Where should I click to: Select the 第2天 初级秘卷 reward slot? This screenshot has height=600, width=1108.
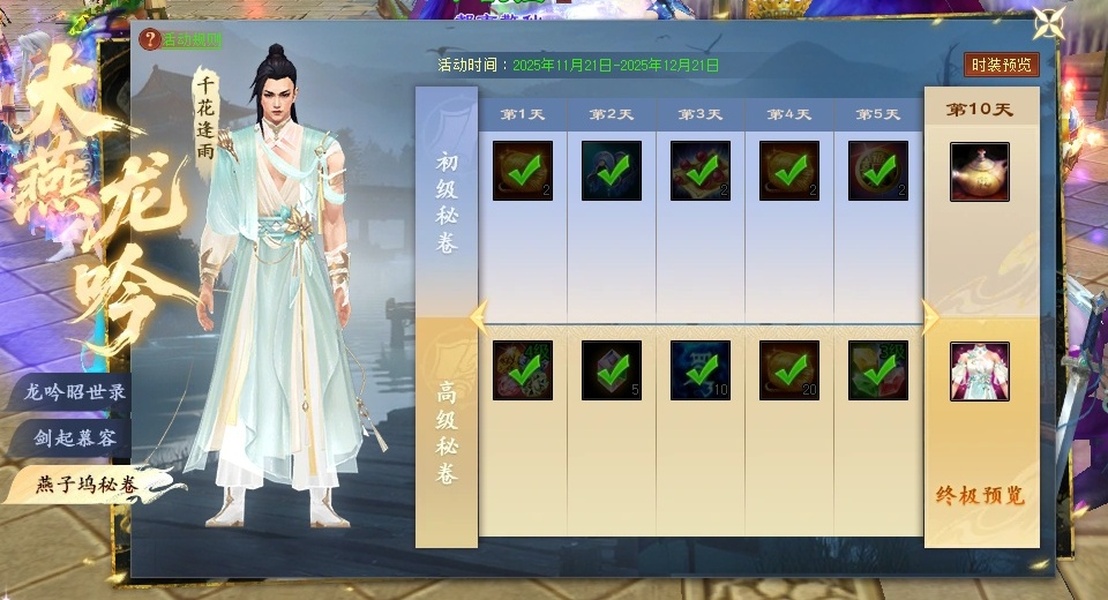point(611,171)
